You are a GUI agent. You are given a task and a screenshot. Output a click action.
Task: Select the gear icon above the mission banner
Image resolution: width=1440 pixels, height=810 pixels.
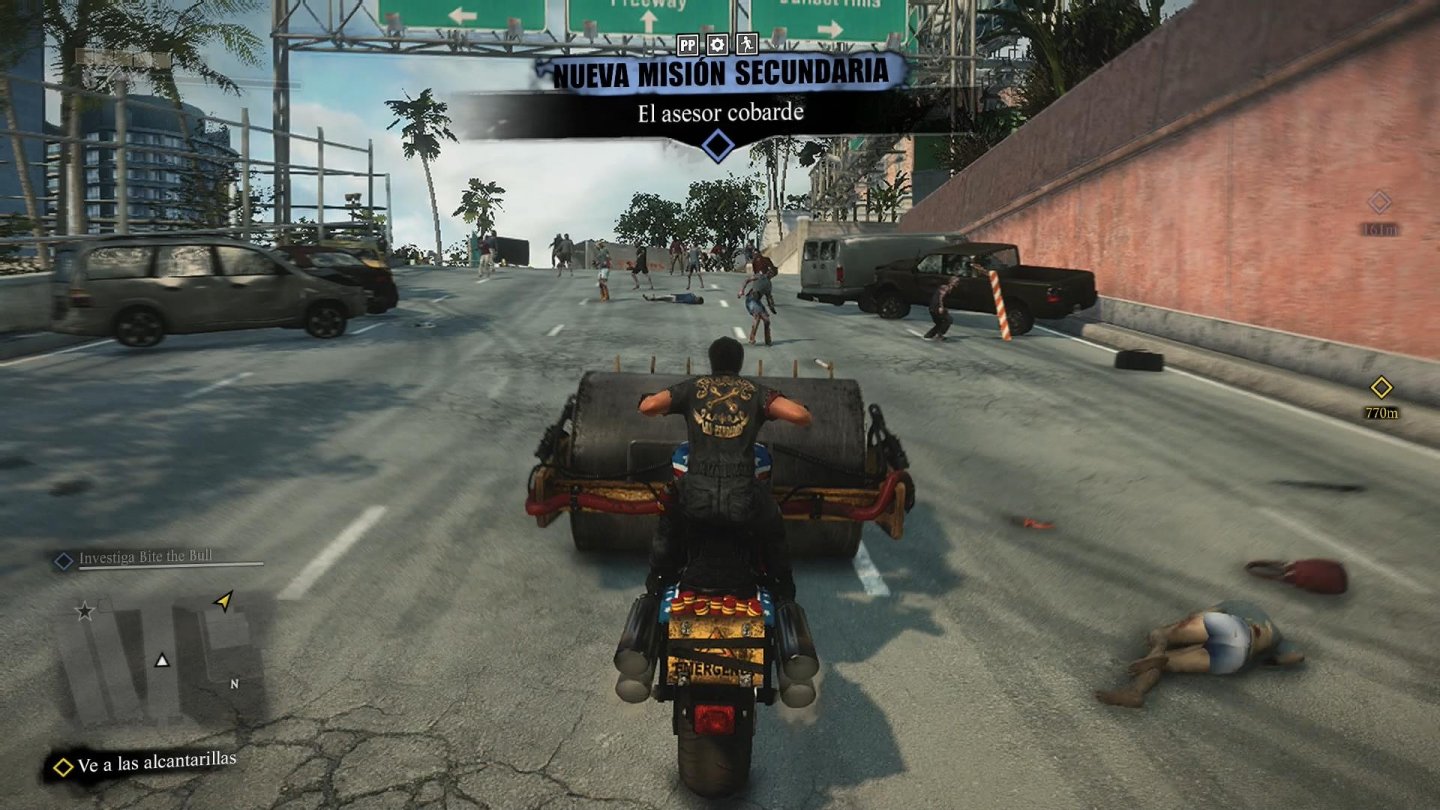click(x=717, y=44)
